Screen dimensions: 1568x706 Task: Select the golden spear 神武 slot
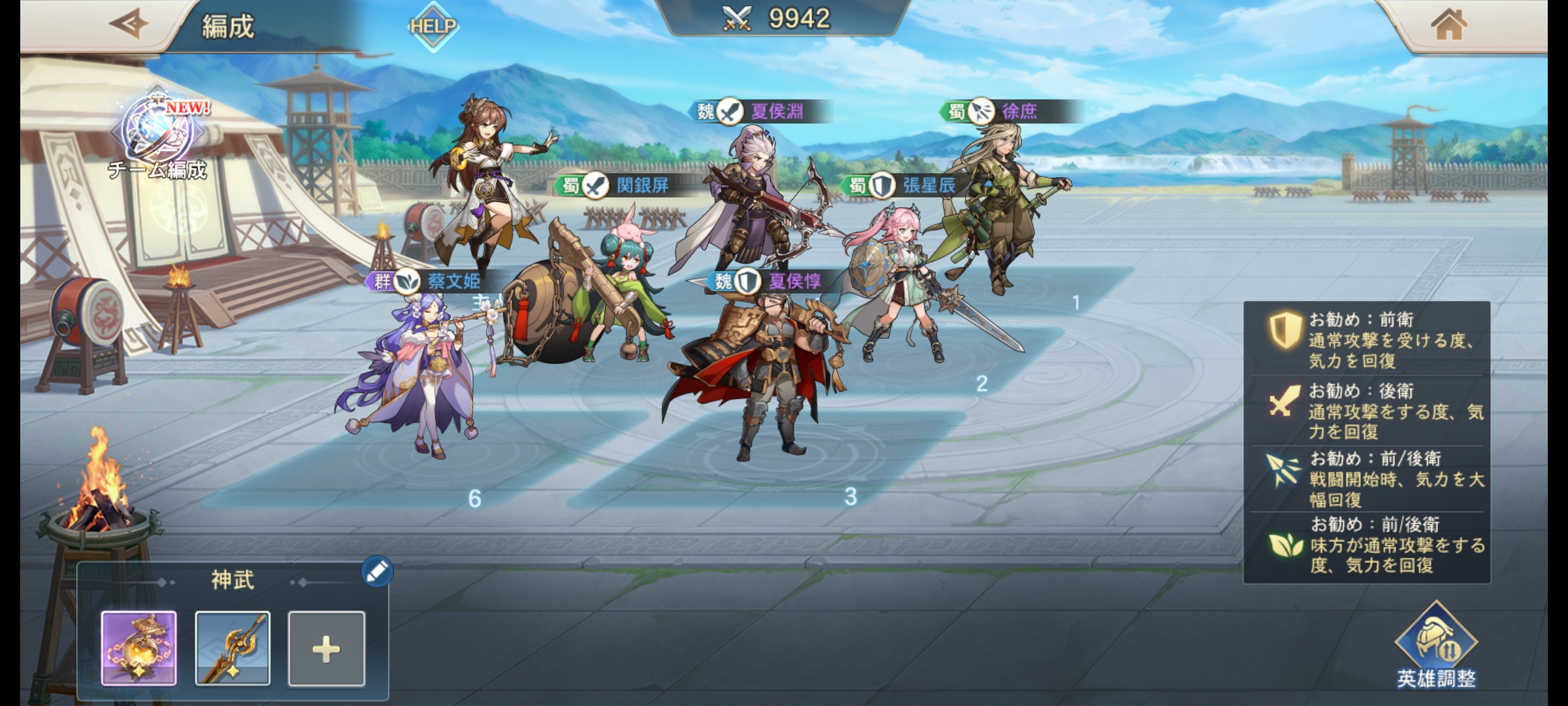point(233,648)
